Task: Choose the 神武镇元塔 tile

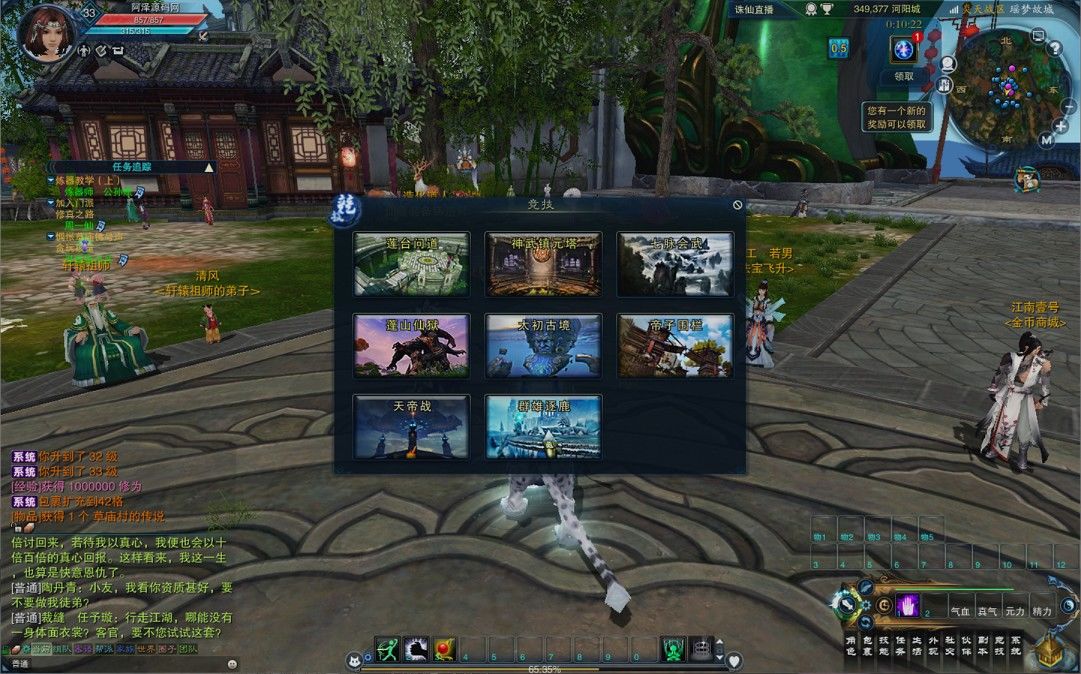Action: pos(543,264)
